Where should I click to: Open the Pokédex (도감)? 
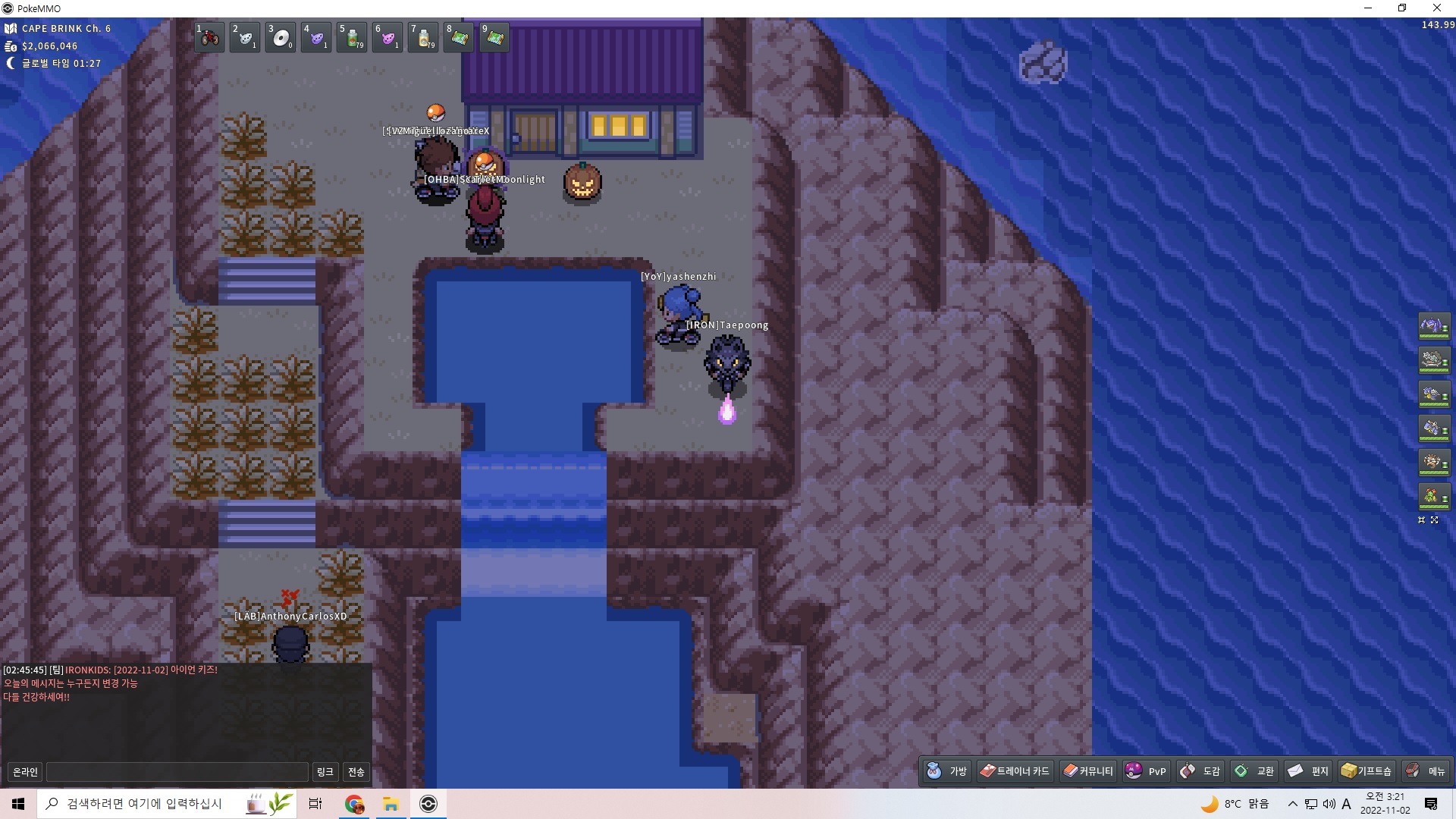click(x=1200, y=771)
